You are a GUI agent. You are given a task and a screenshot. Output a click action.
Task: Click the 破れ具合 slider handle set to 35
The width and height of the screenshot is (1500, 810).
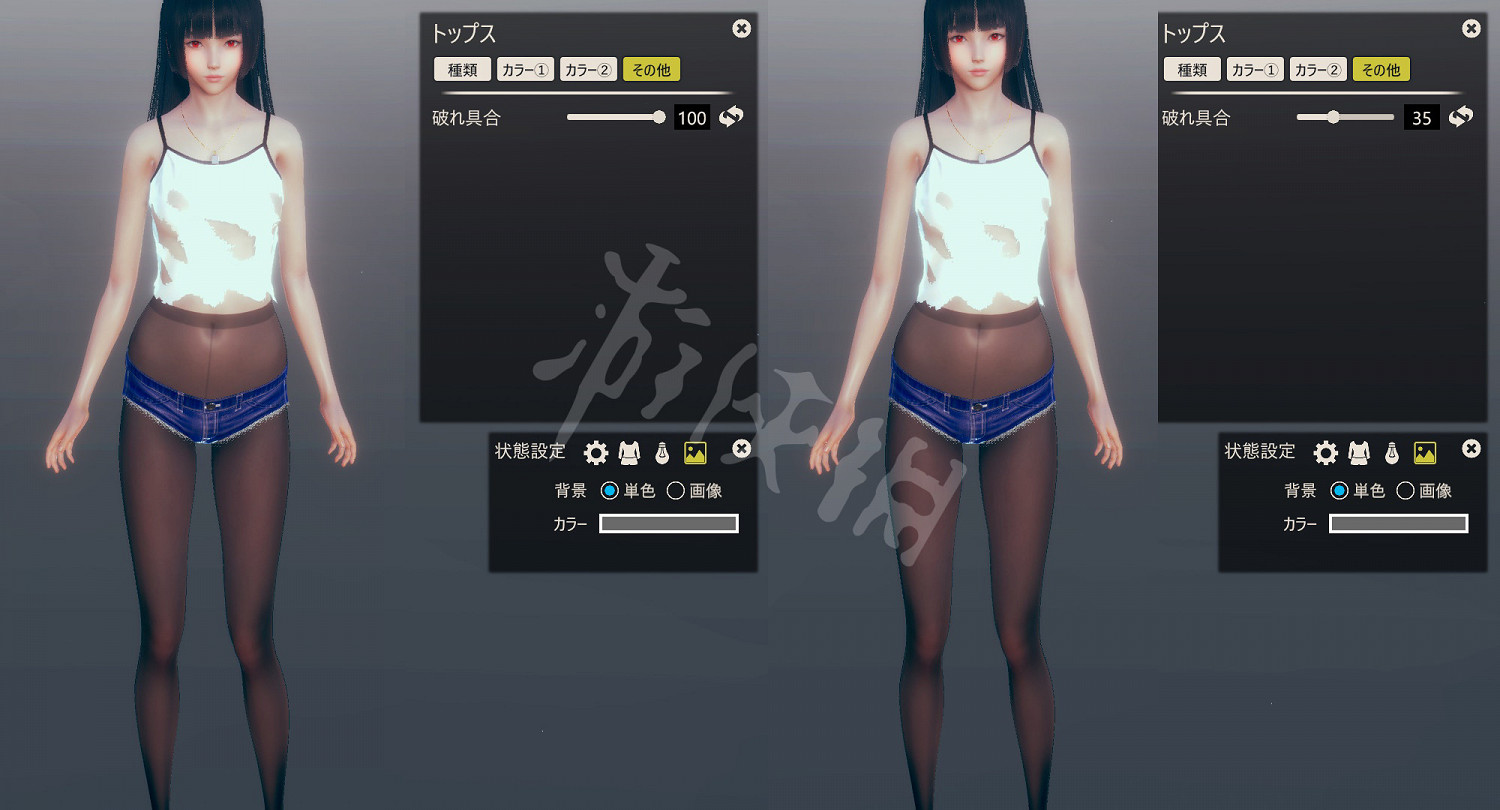(1334, 116)
